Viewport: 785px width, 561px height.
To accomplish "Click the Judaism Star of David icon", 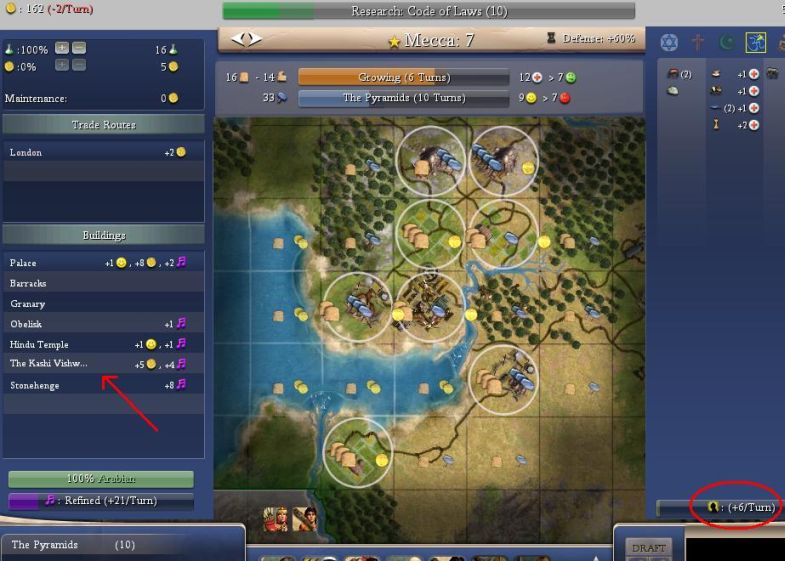I will click(669, 43).
